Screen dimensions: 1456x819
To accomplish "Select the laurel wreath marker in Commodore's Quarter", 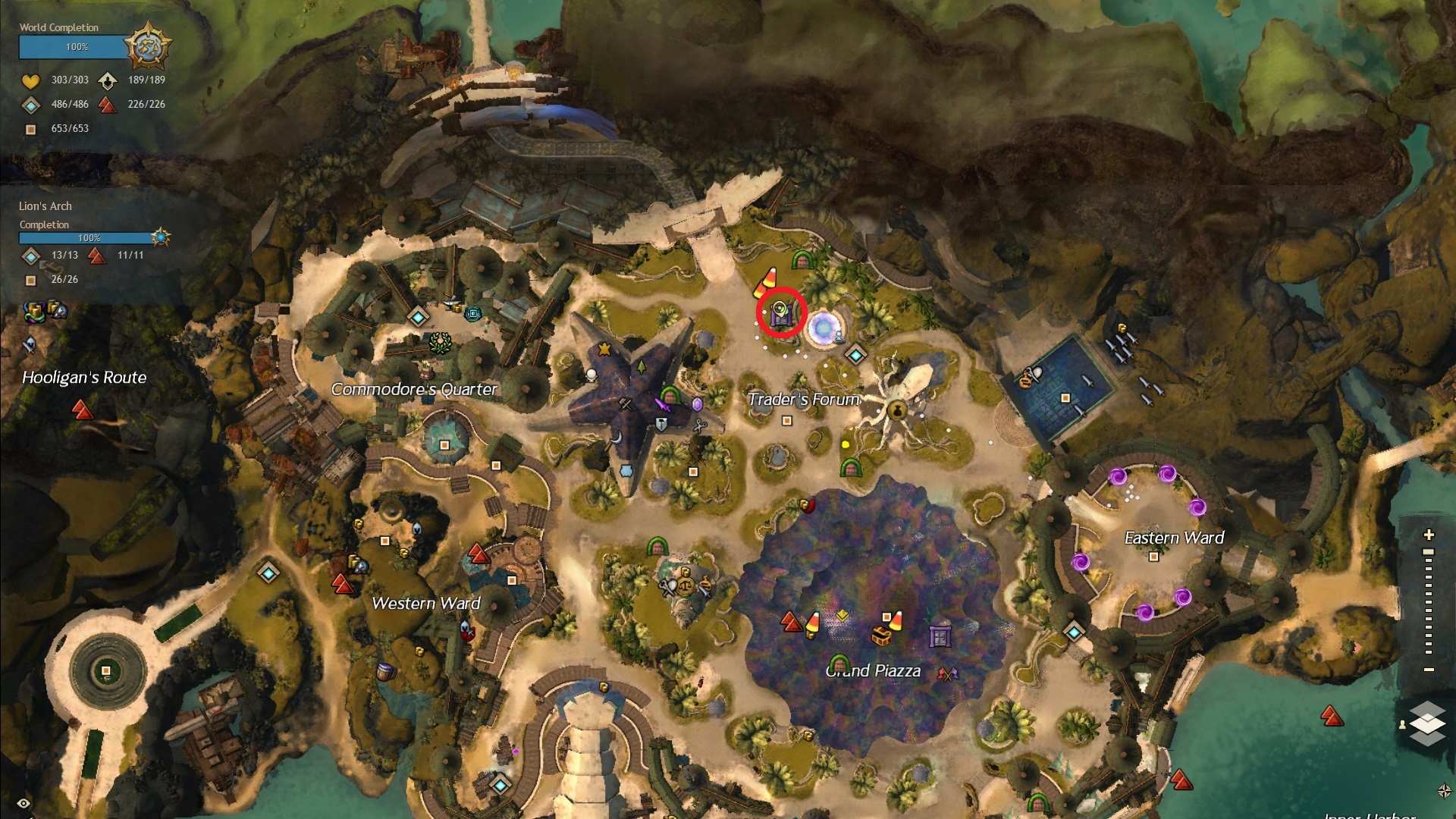I will [x=440, y=343].
